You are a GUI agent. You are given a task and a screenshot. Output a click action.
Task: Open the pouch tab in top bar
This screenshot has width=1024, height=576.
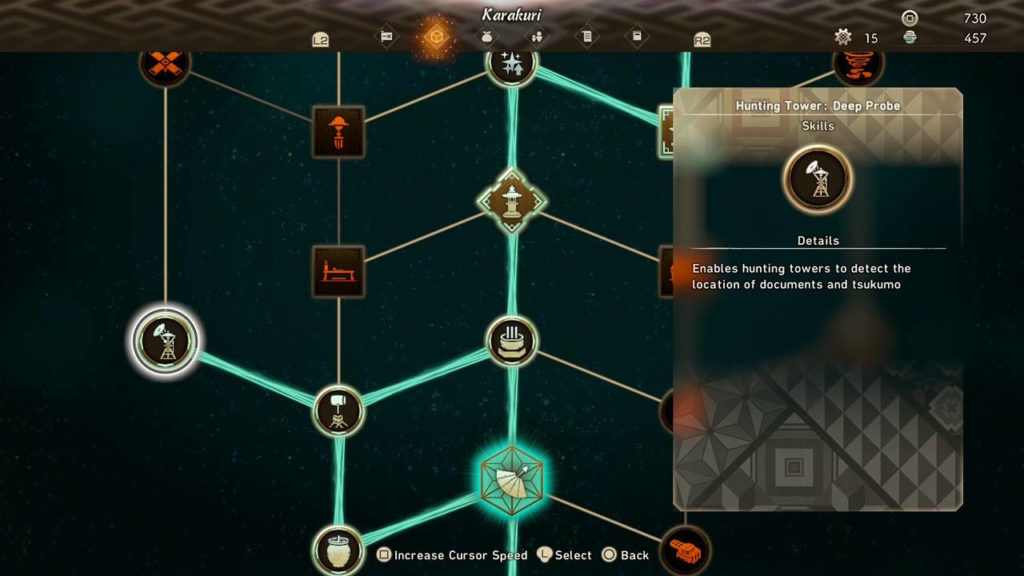coord(486,38)
